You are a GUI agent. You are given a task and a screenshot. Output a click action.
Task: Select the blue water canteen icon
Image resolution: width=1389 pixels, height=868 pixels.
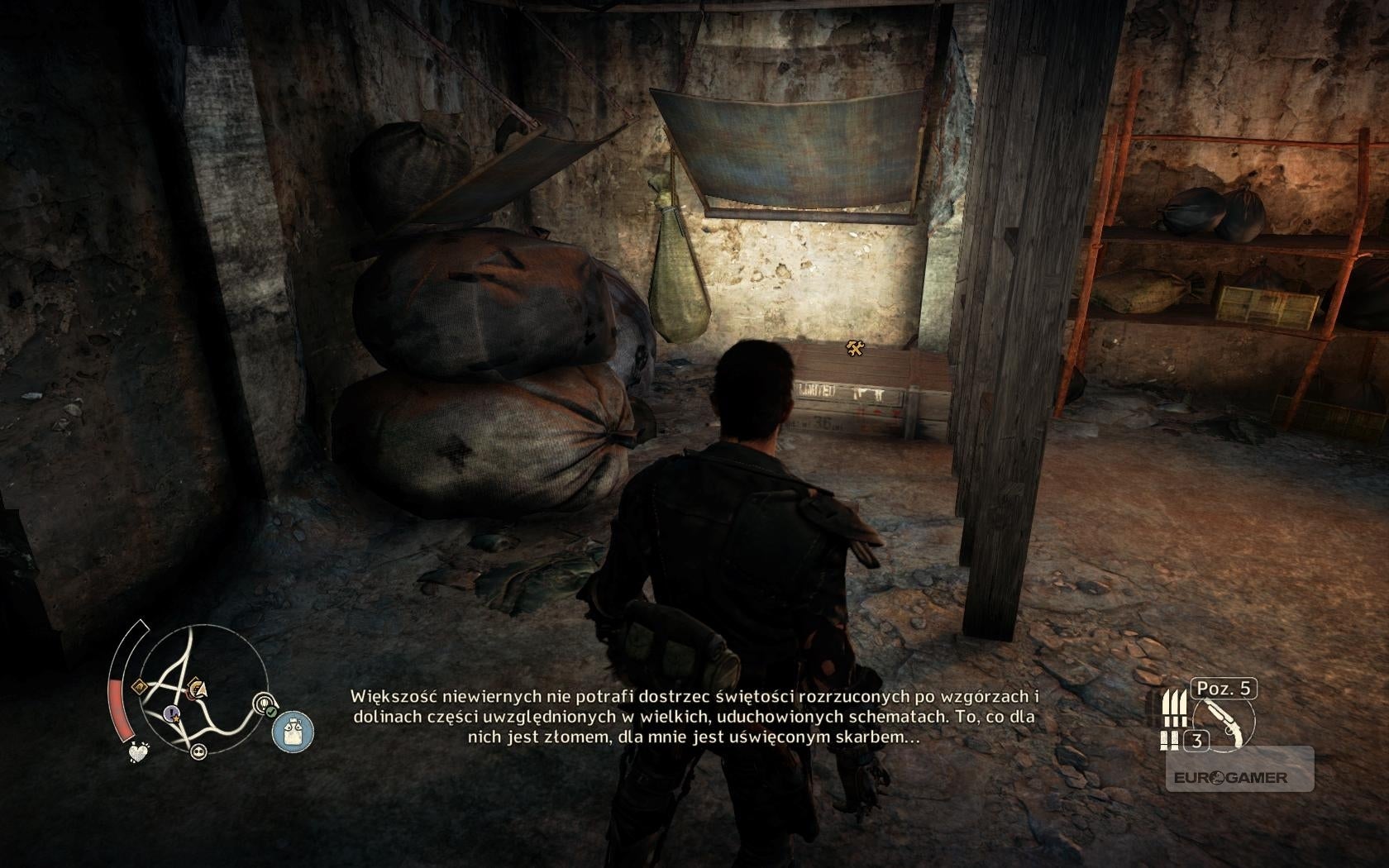tap(293, 732)
